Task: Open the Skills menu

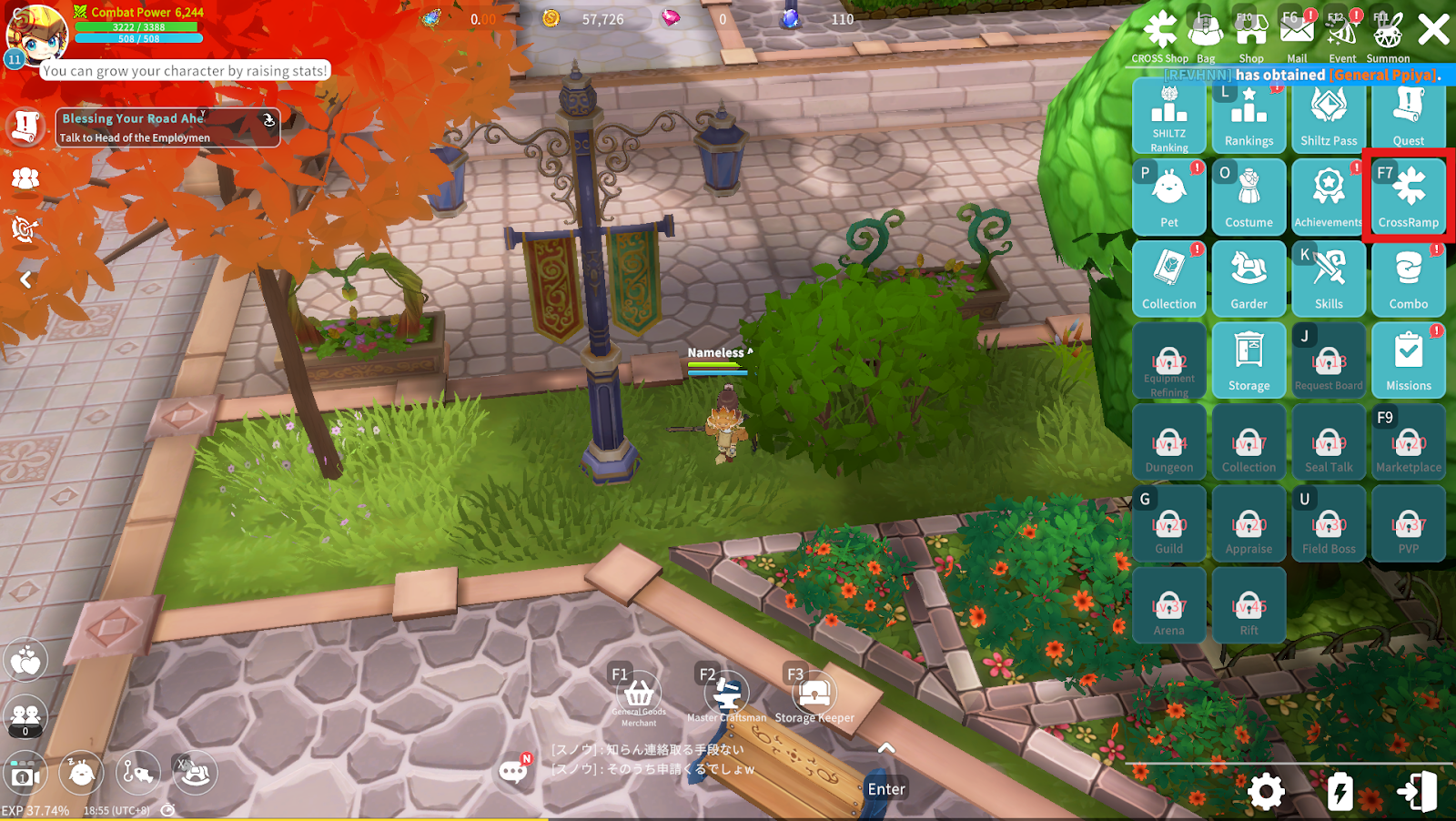Action: [x=1329, y=278]
